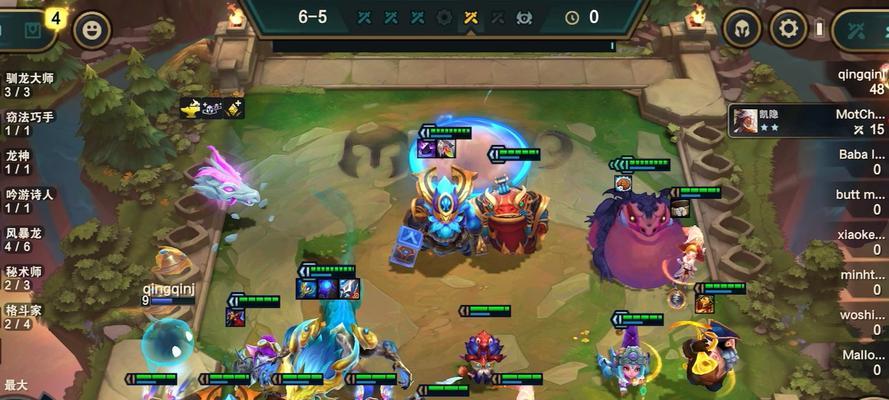The image size is (889, 400).
Task: Select the 驯龙大师 trait entry
Action: 28,84
